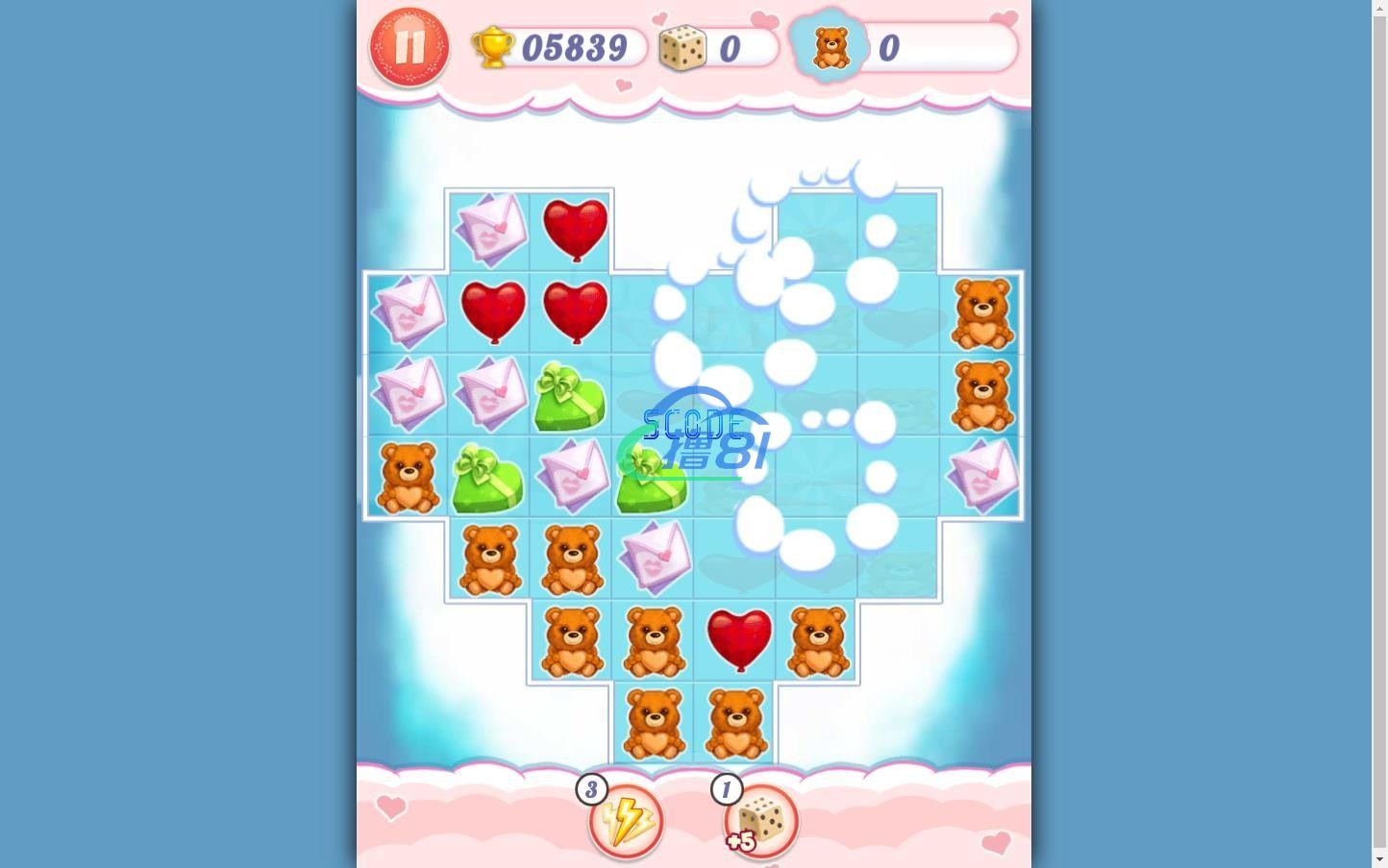
Task: Activate the lightning bolt booster
Action: [x=625, y=822]
